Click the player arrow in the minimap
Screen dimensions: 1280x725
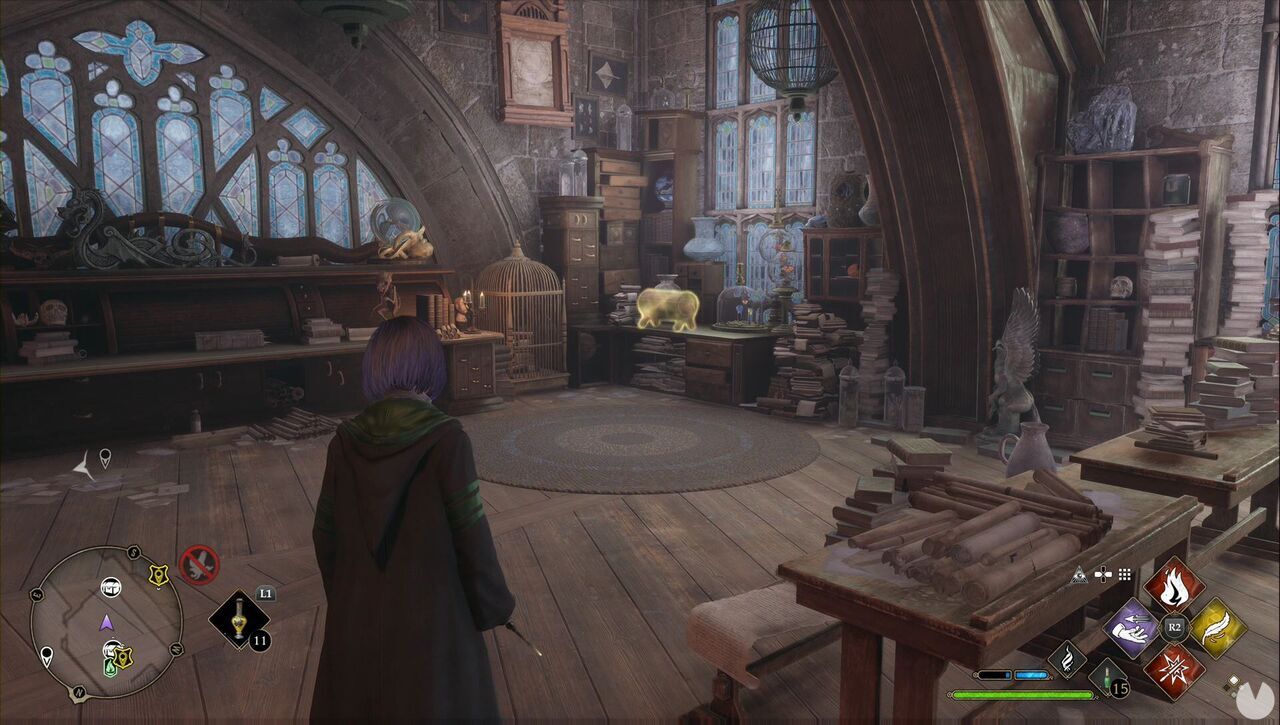106,623
